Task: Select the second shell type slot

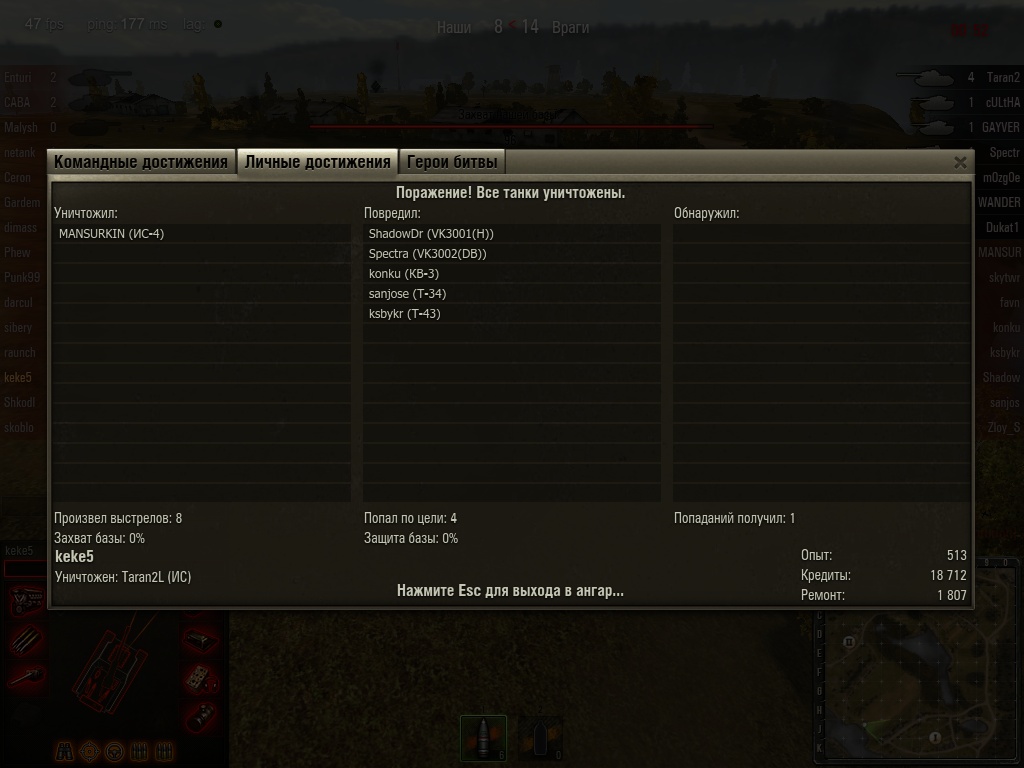Action: click(540, 738)
